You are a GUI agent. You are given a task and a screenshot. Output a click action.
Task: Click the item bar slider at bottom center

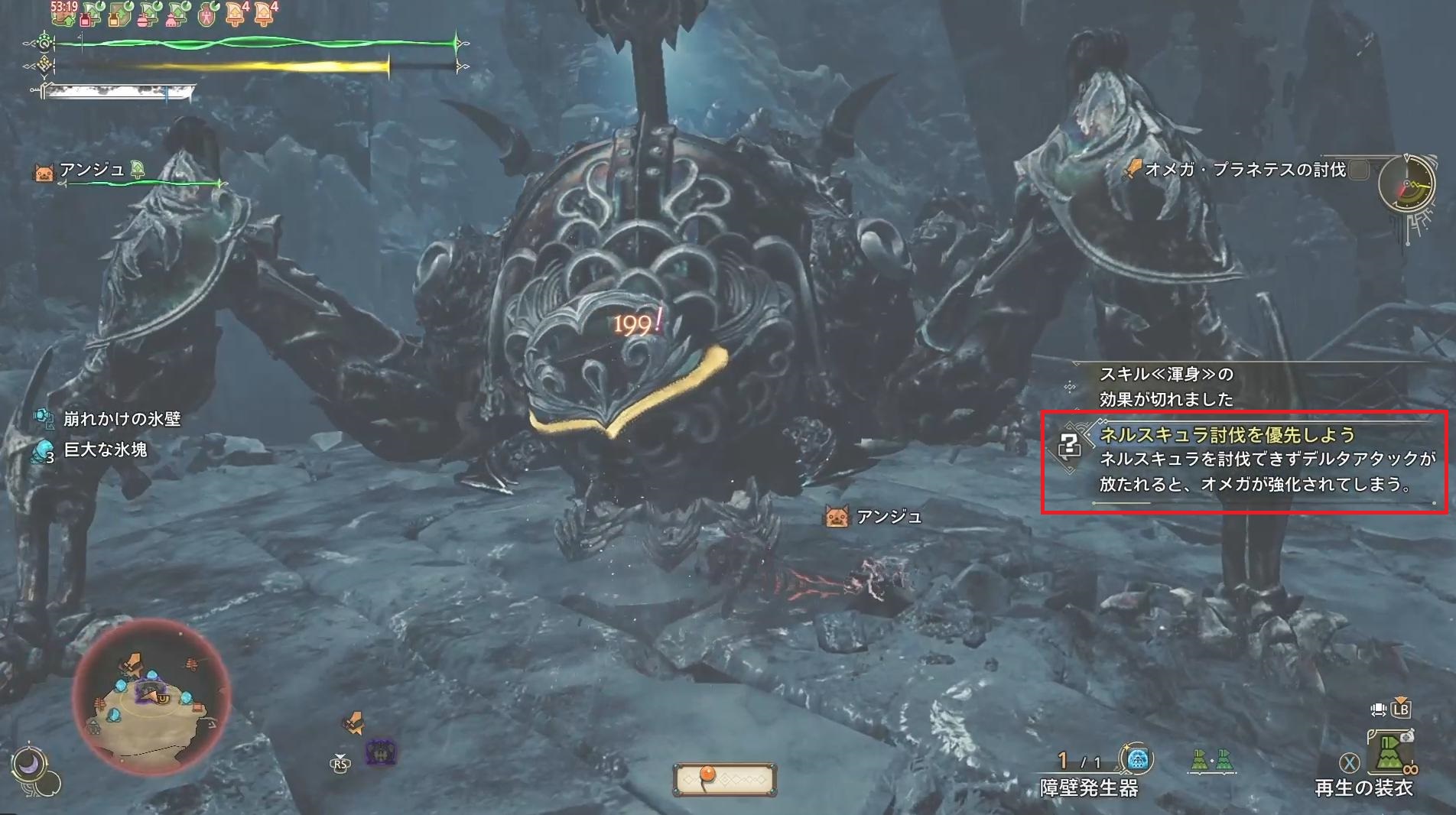[724, 778]
